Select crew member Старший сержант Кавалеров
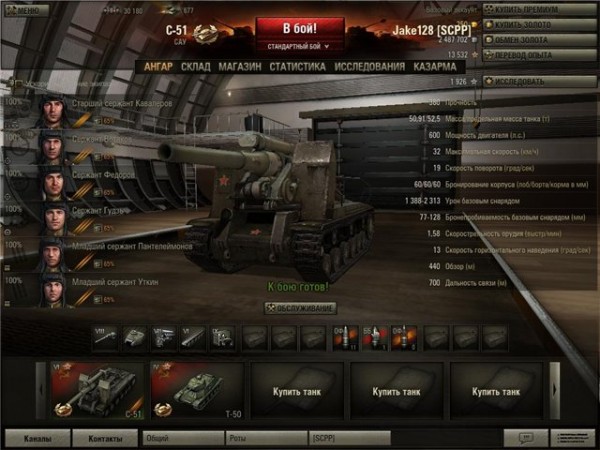This screenshot has height=450, width=600. click(x=100, y=104)
